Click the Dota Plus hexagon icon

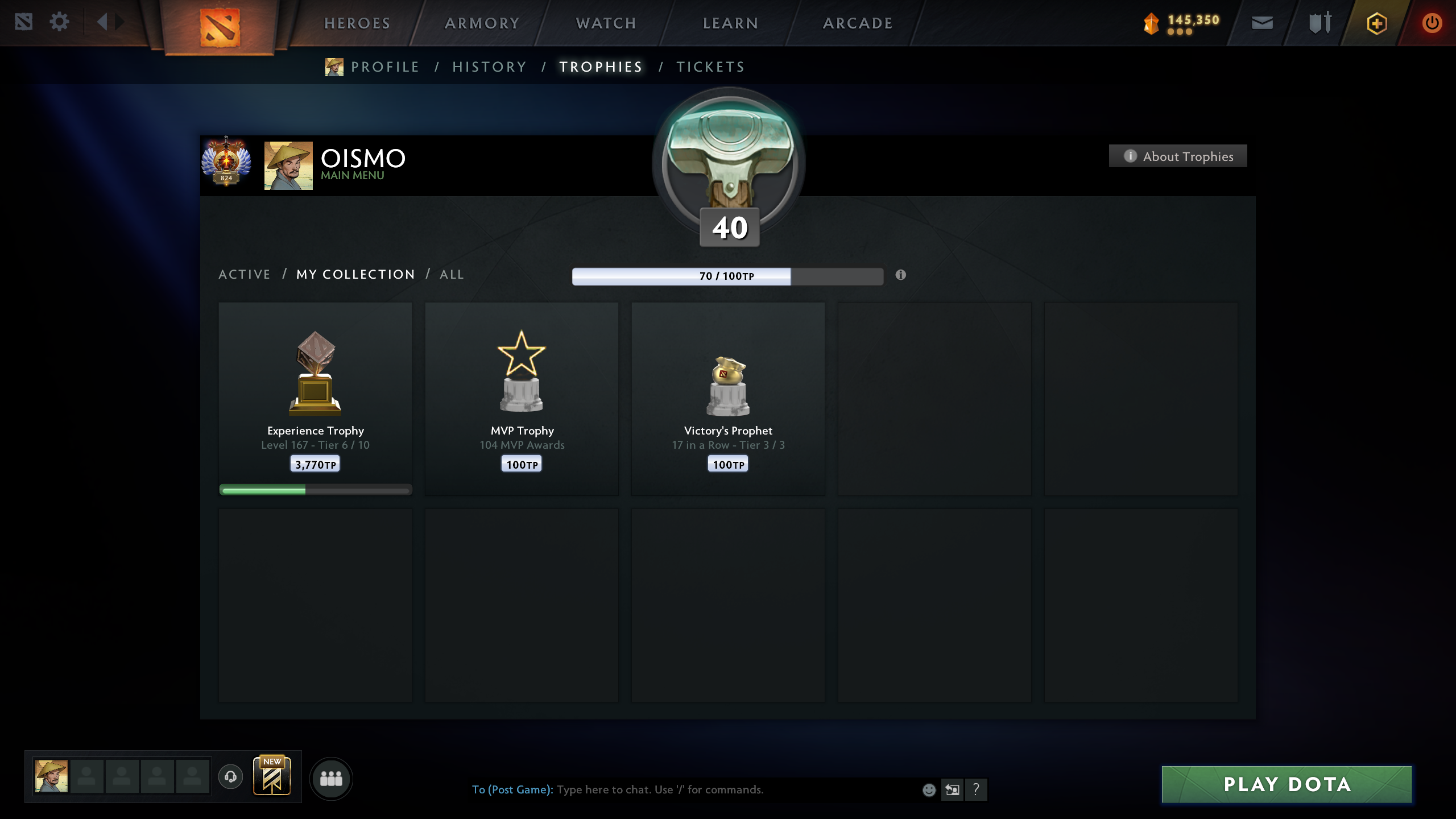click(1376, 23)
